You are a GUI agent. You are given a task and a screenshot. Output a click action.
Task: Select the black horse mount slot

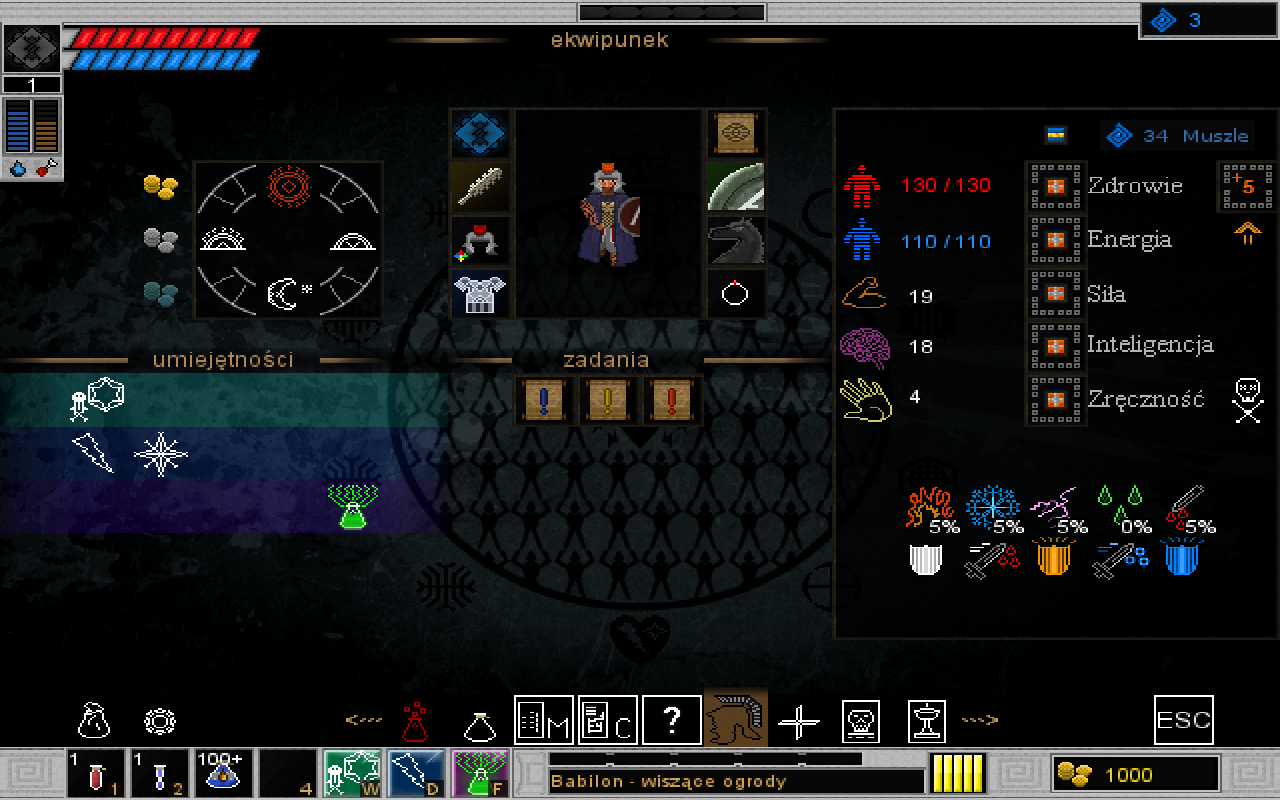736,241
